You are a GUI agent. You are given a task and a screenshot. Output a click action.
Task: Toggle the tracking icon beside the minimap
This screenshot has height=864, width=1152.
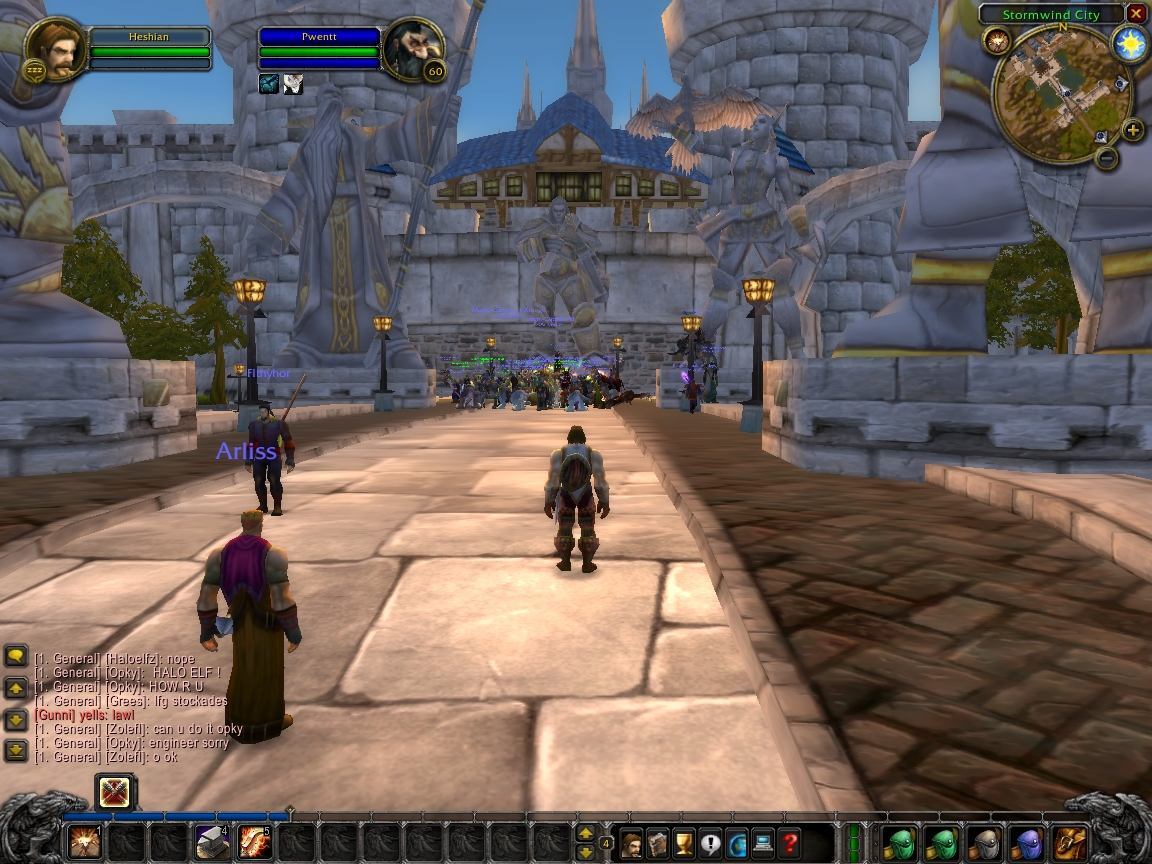tap(996, 41)
